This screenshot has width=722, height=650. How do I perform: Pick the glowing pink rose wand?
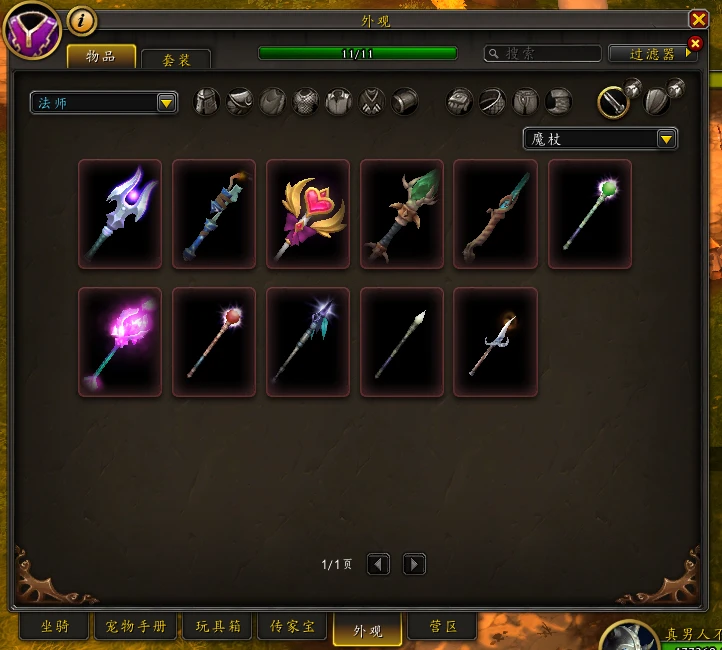120,342
